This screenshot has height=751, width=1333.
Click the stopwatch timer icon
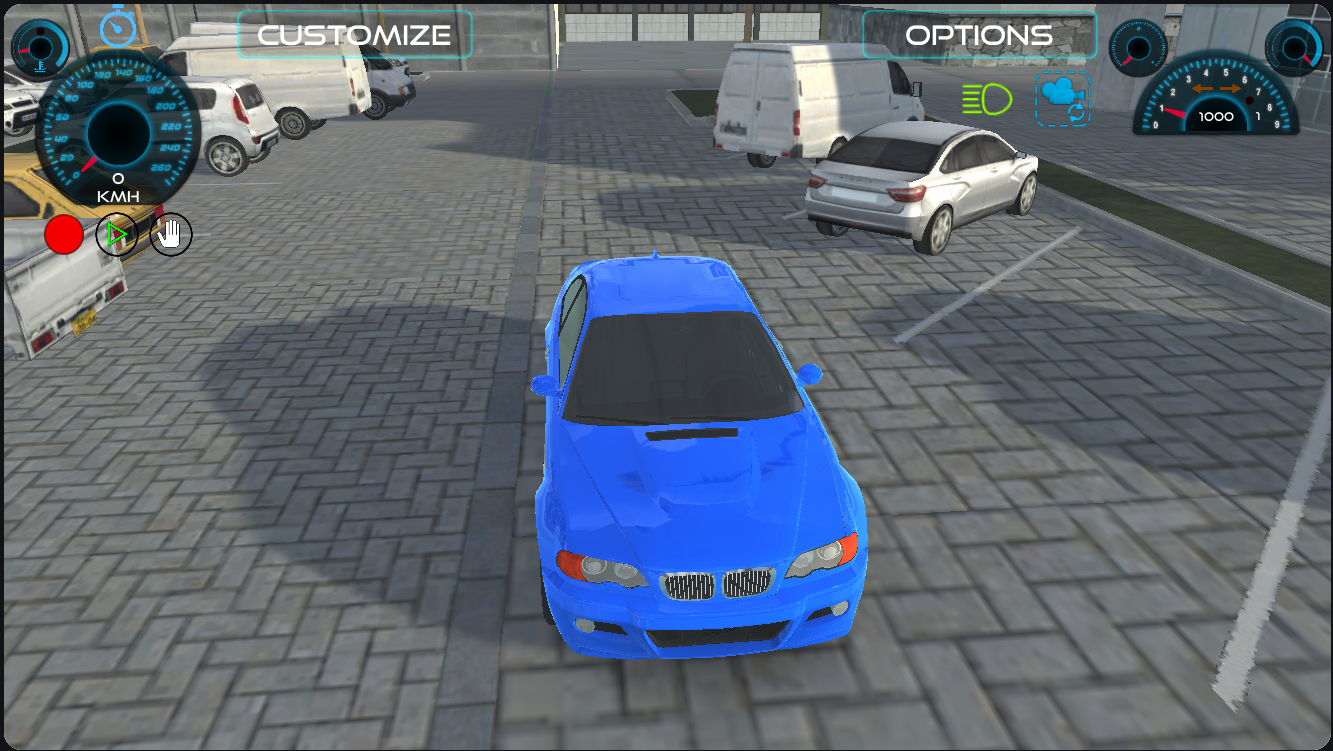click(x=117, y=30)
